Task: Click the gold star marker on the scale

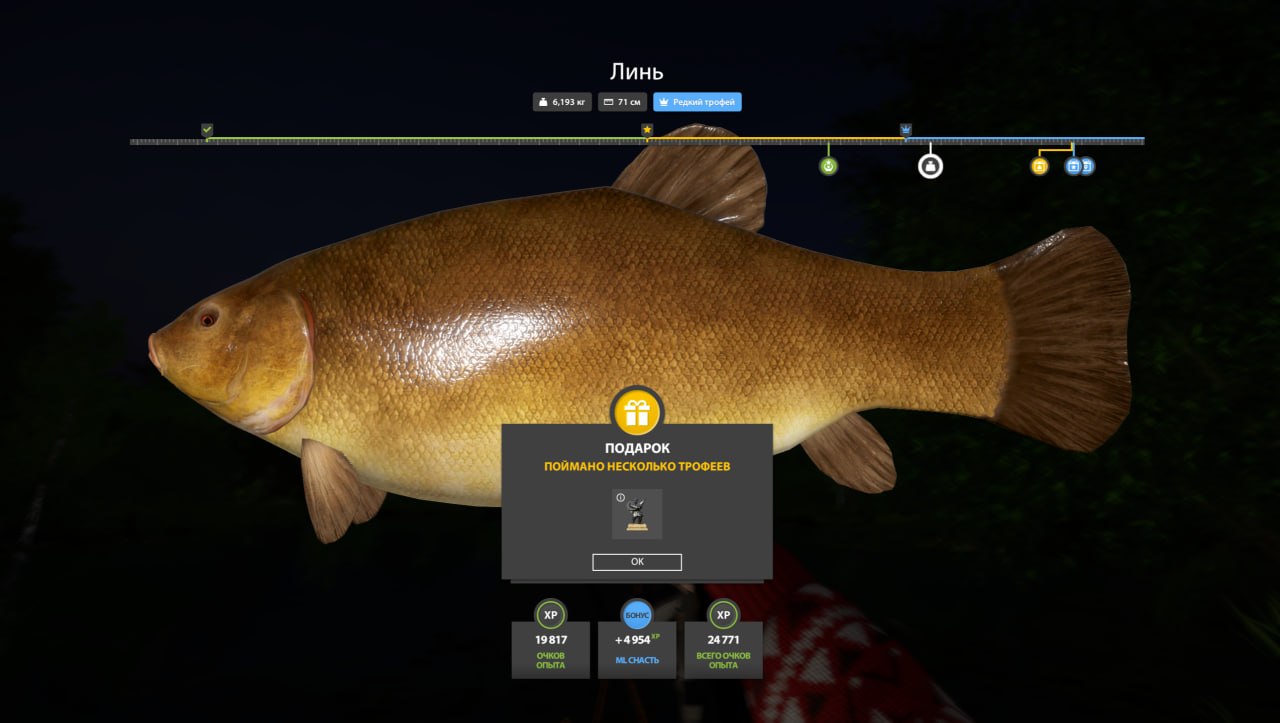Action: point(647,130)
